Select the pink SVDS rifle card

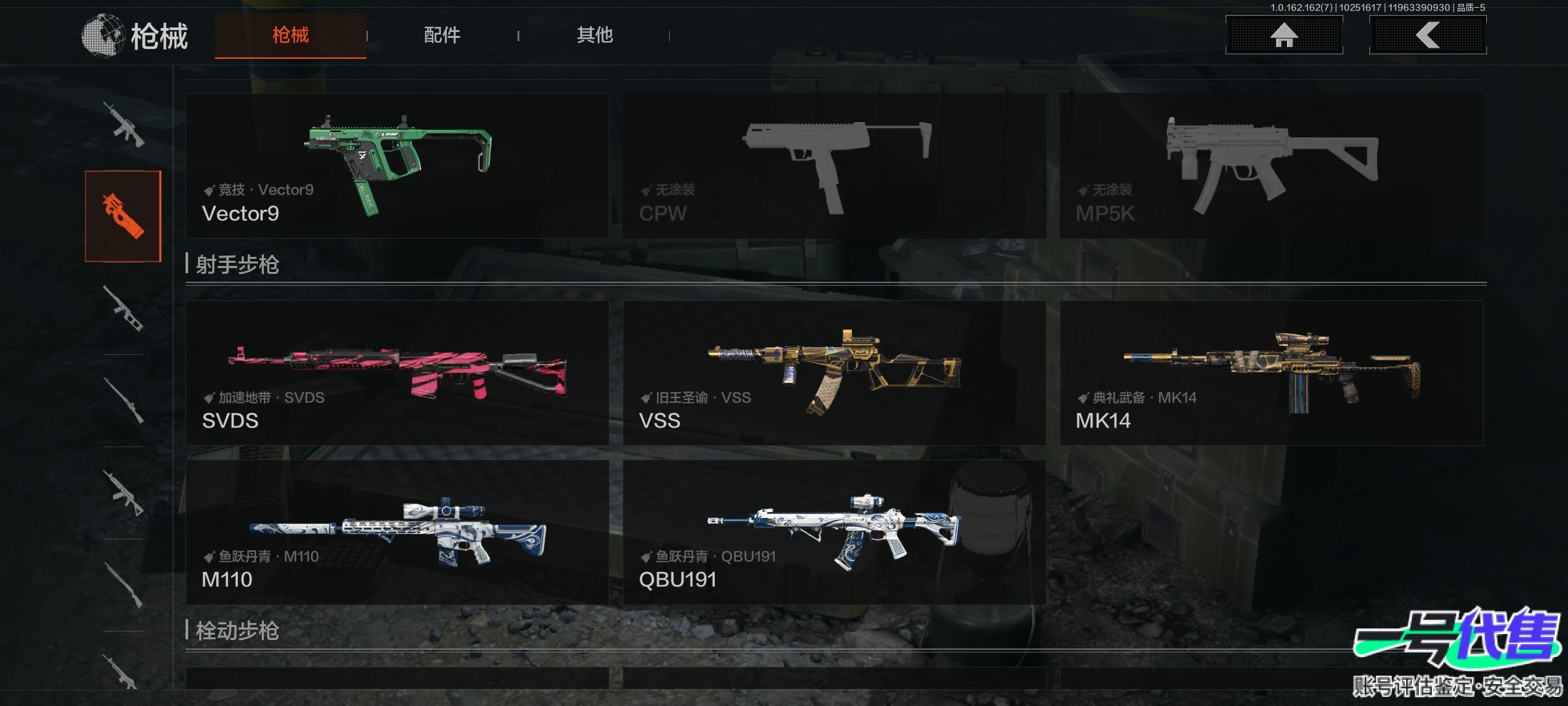click(397, 373)
